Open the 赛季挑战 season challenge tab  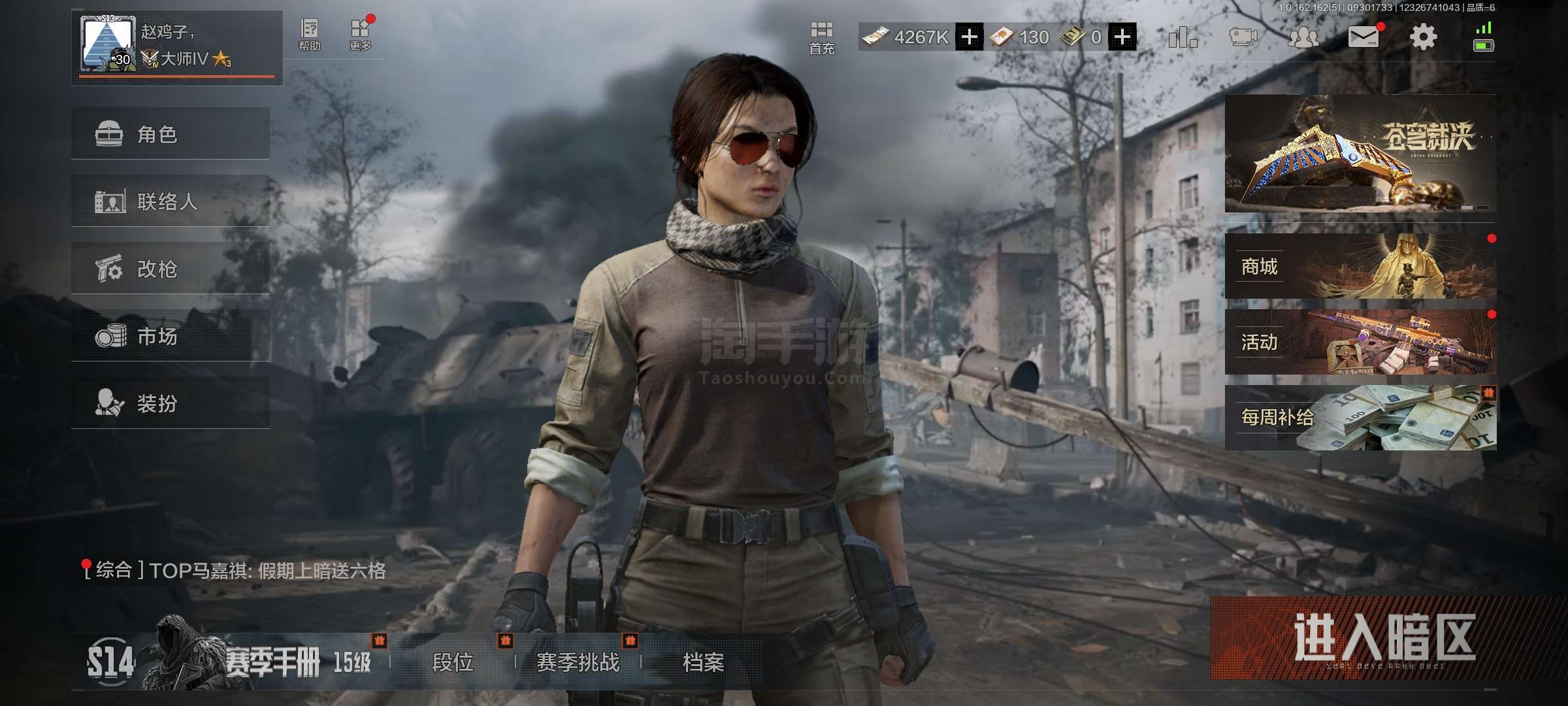(578, 662)
